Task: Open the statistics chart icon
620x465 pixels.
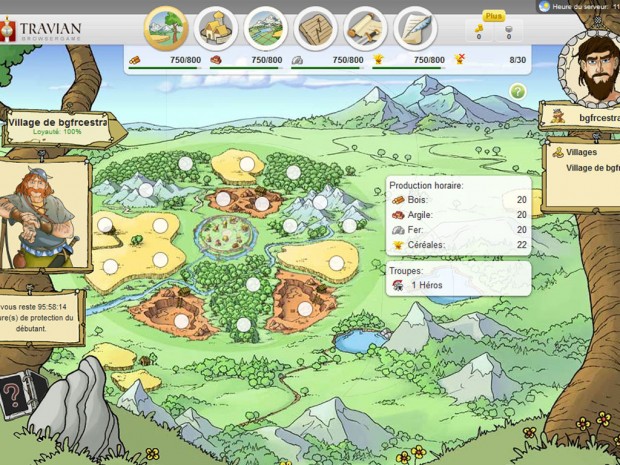Action: coord(316,28)
